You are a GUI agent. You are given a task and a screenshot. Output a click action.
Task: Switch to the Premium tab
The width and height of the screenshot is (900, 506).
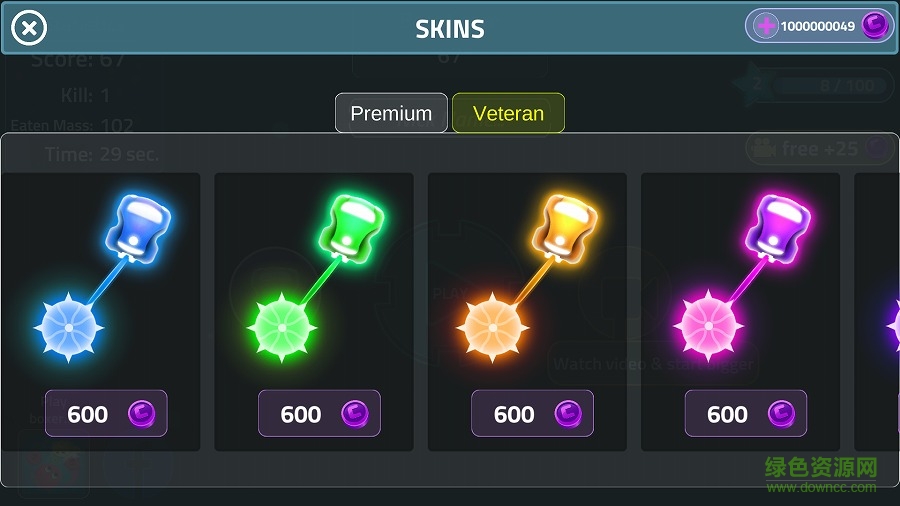391,113
